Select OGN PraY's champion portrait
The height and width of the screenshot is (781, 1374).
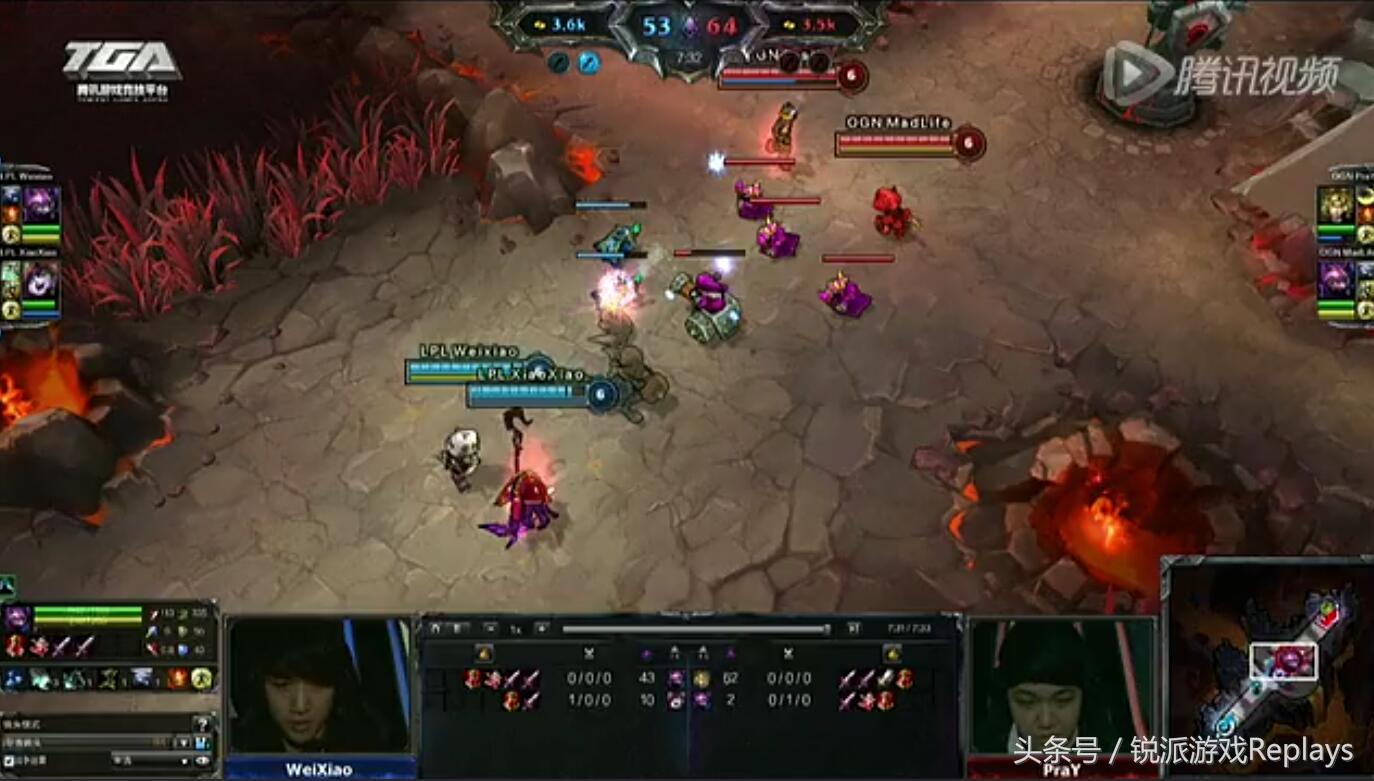pos(1337,205)
